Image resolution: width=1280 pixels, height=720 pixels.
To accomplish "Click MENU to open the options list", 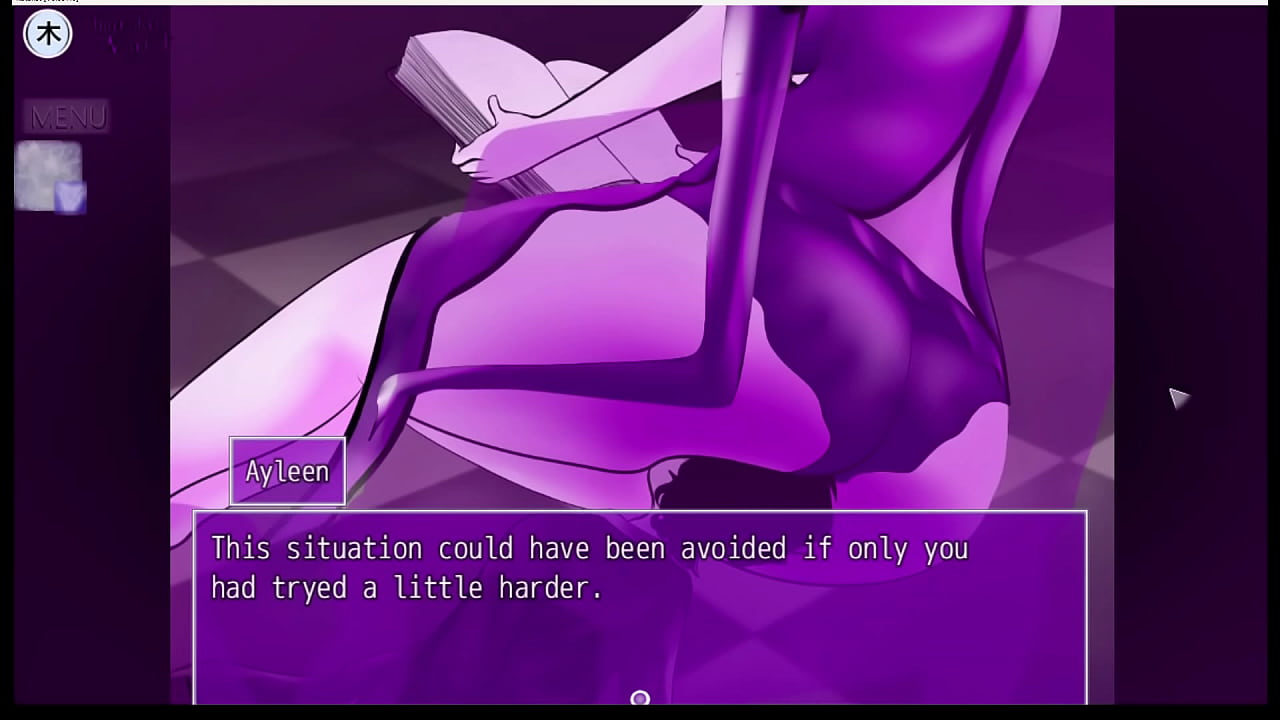I will coord(68,117).
